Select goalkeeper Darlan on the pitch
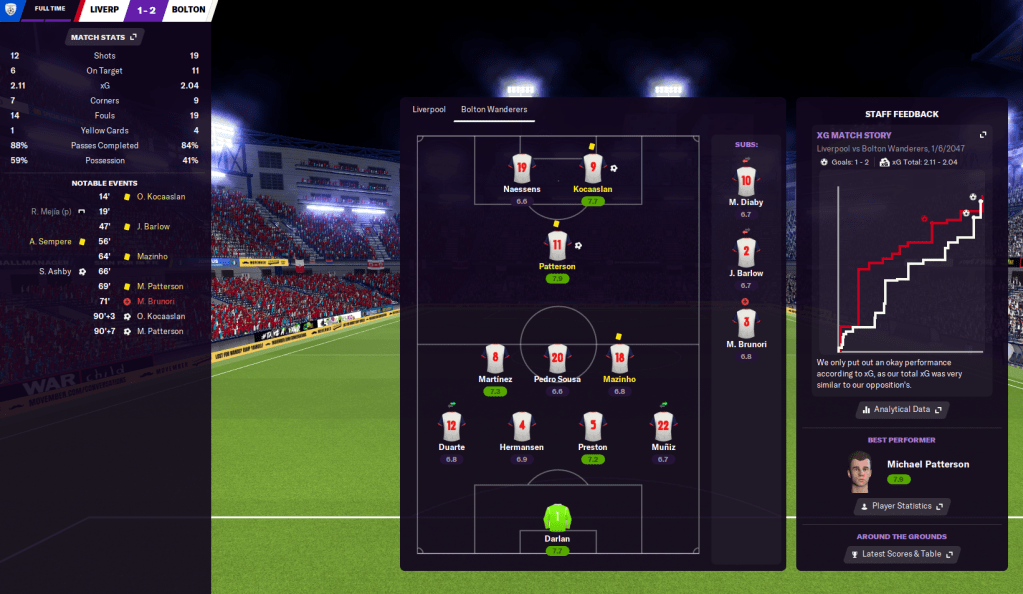Screen dimensions: 1023x594 click(558, 519)
